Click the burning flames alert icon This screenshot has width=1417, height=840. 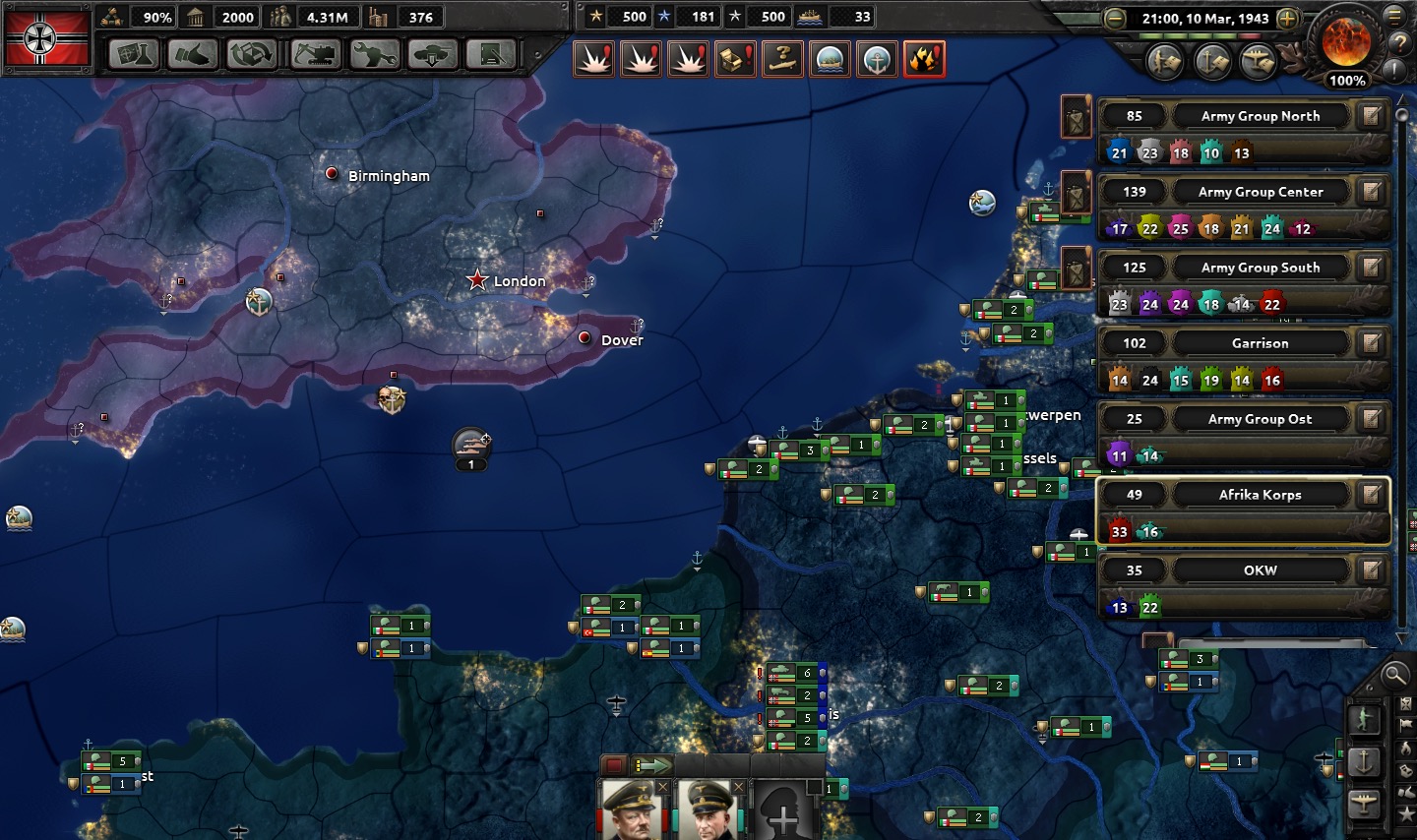924,59
